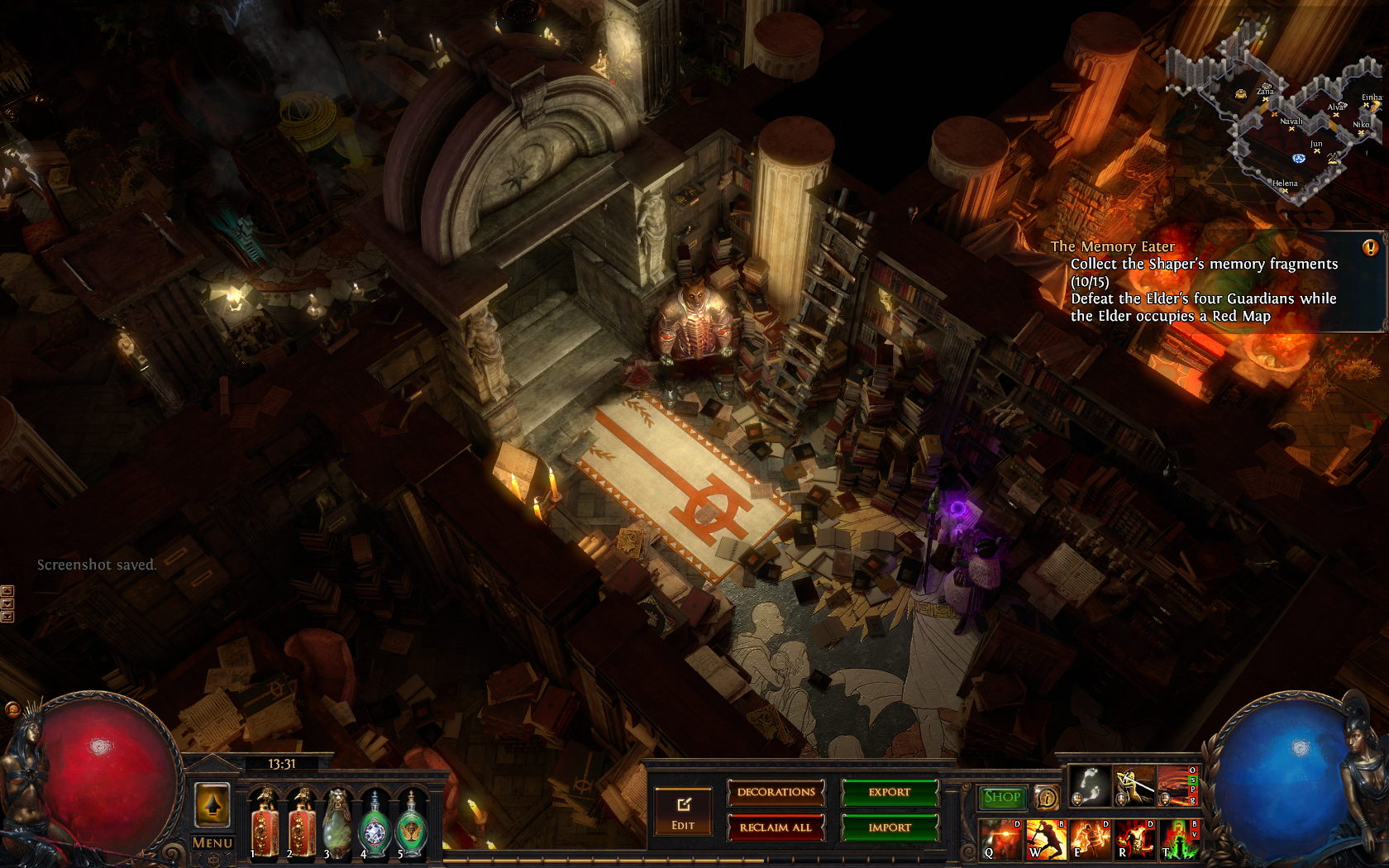Open the hideout Edit mode
The width and height of the screenshot is (1389, 868).
683,812
